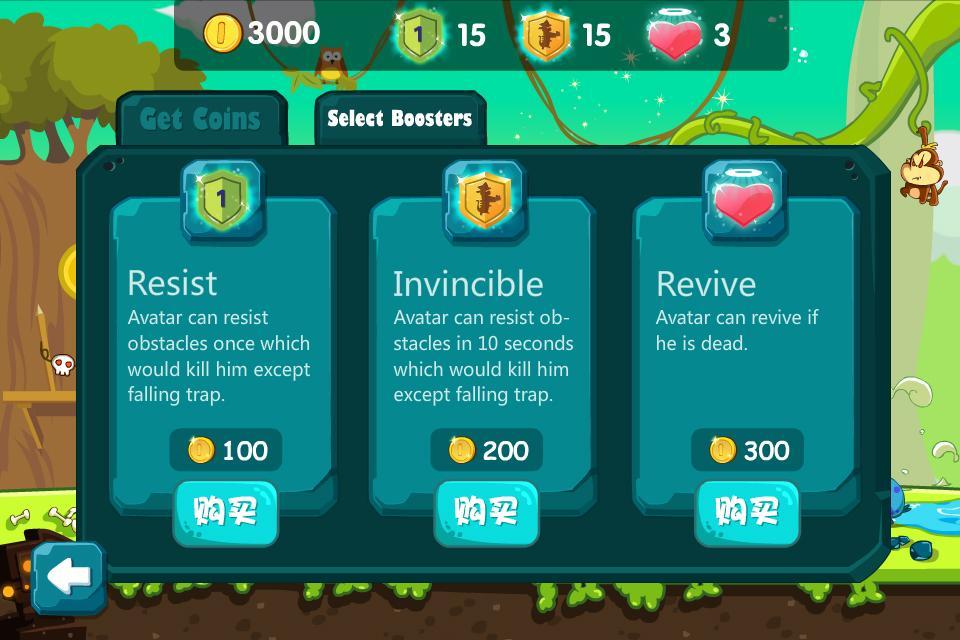Switch to the Get Coins tab
Image resolution: width=960 pixels, height=640 pixels.
tap(200, 119)
